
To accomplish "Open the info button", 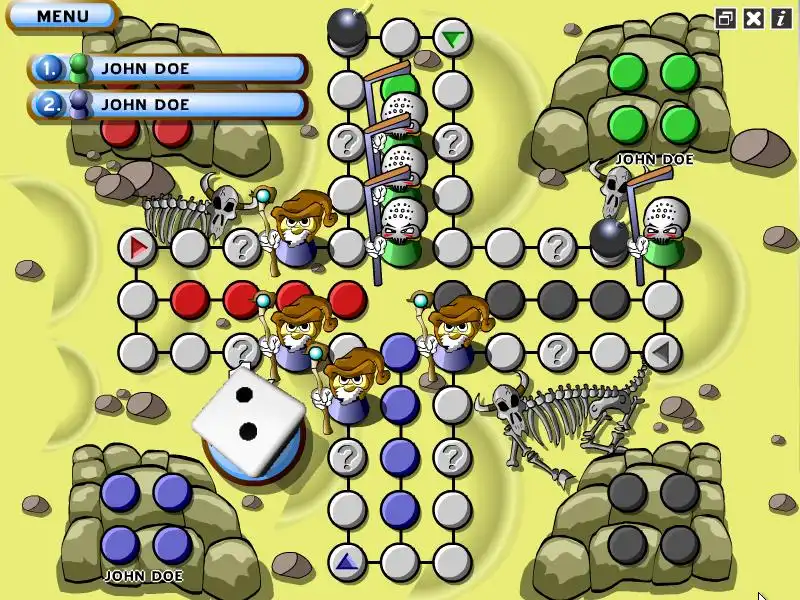I will pos(780,18).
